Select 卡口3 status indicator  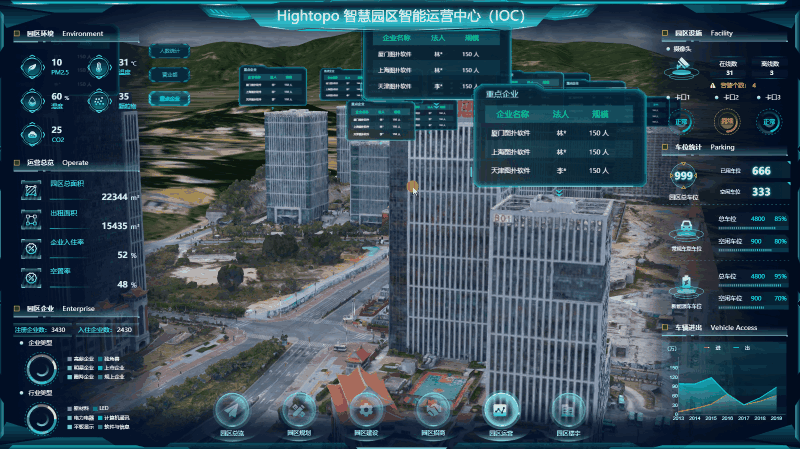[x=769, y=123]
